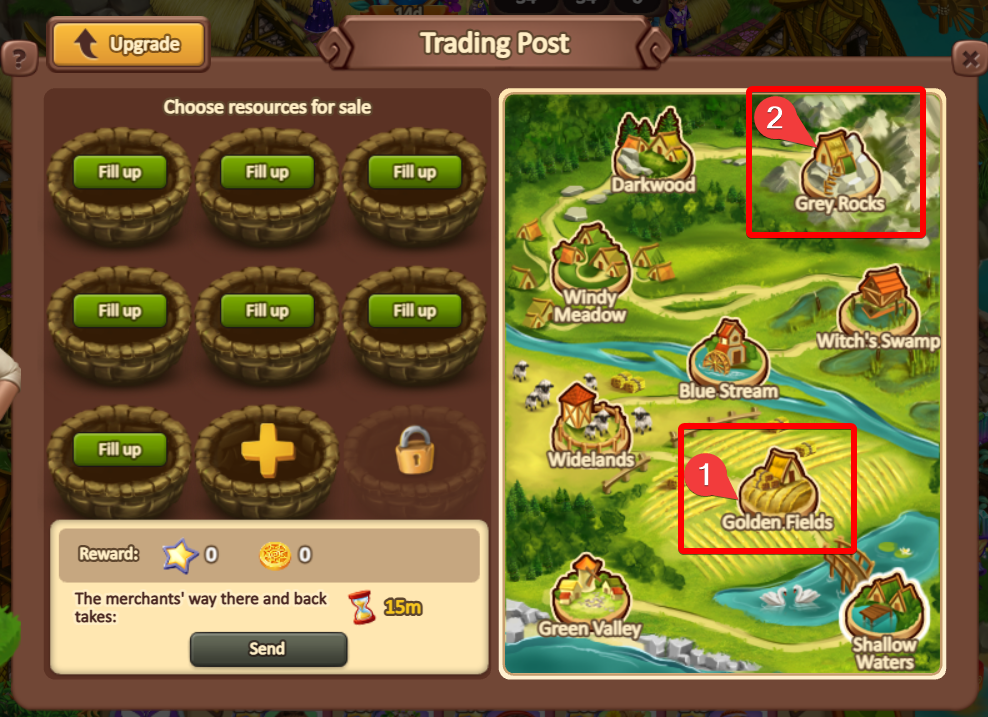This screenshot has width=988, height=717.
Task: Select Green Valley on the map
Action: [590, 598]
